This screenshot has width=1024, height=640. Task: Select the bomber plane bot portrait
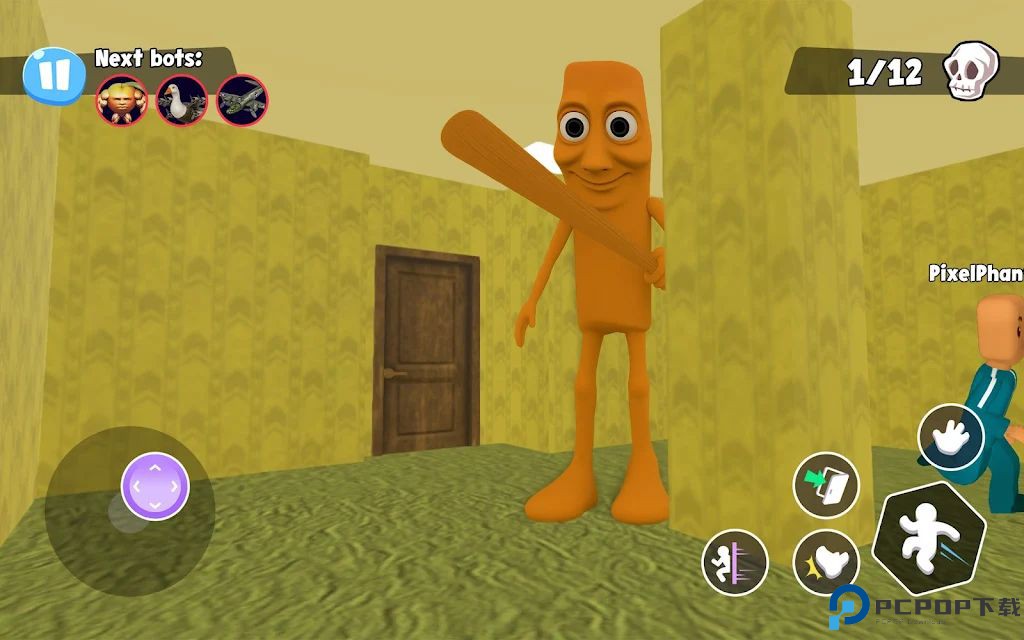(242, 101)
